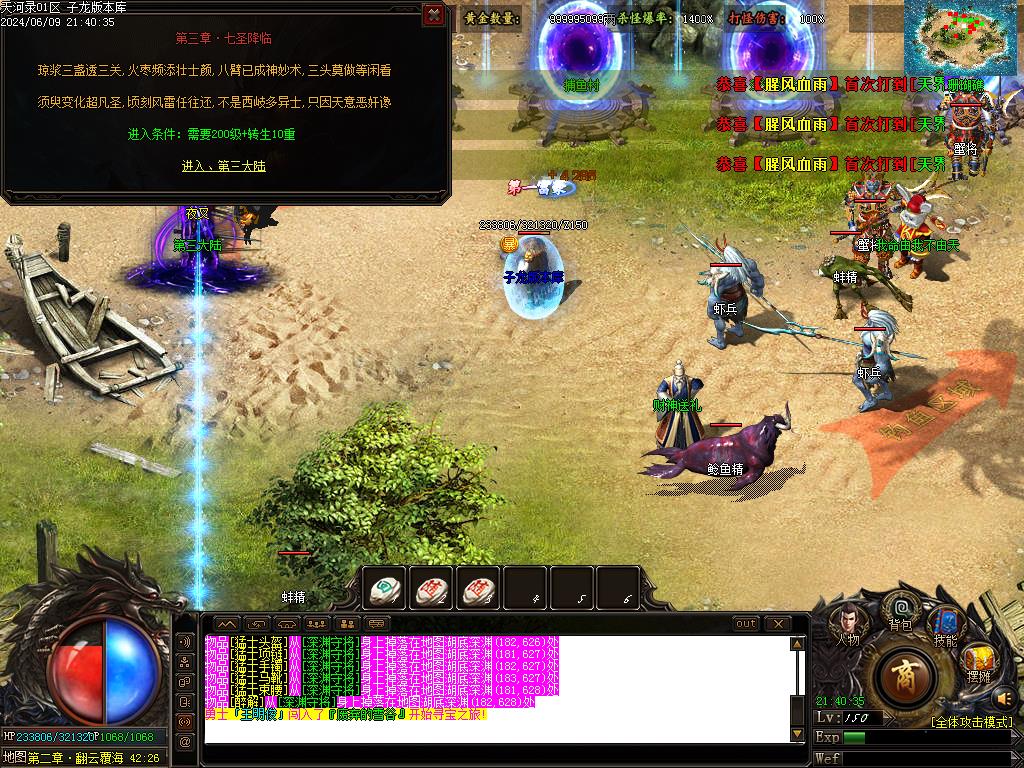This screenshot has width=1024, height=768.
Task: Open the 人物 character panel
Action: (x=847, y=624)
